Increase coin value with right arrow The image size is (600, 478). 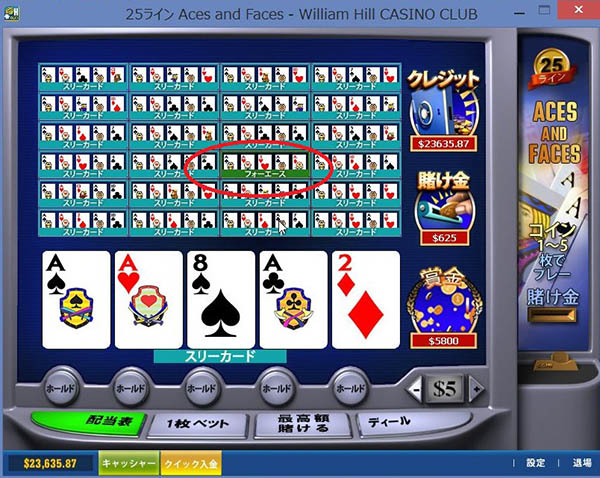coord(477,387)
